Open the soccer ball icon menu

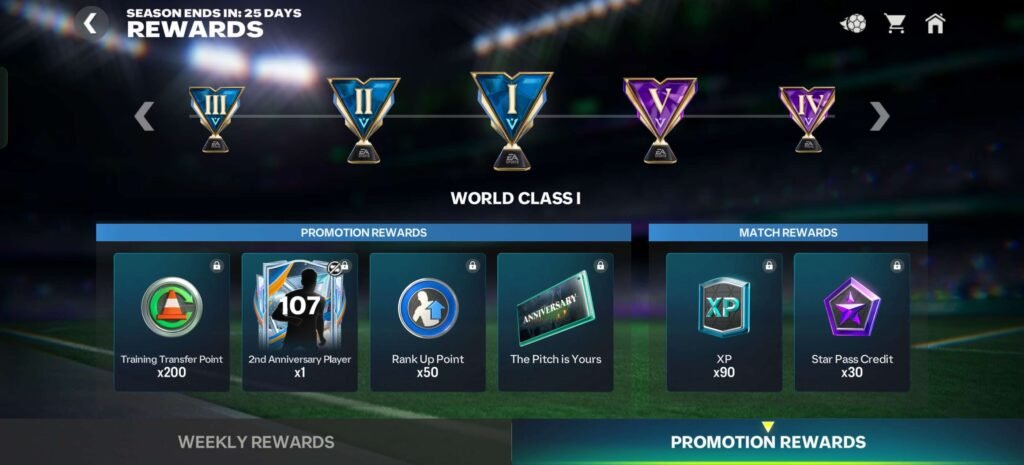point(853,23)
